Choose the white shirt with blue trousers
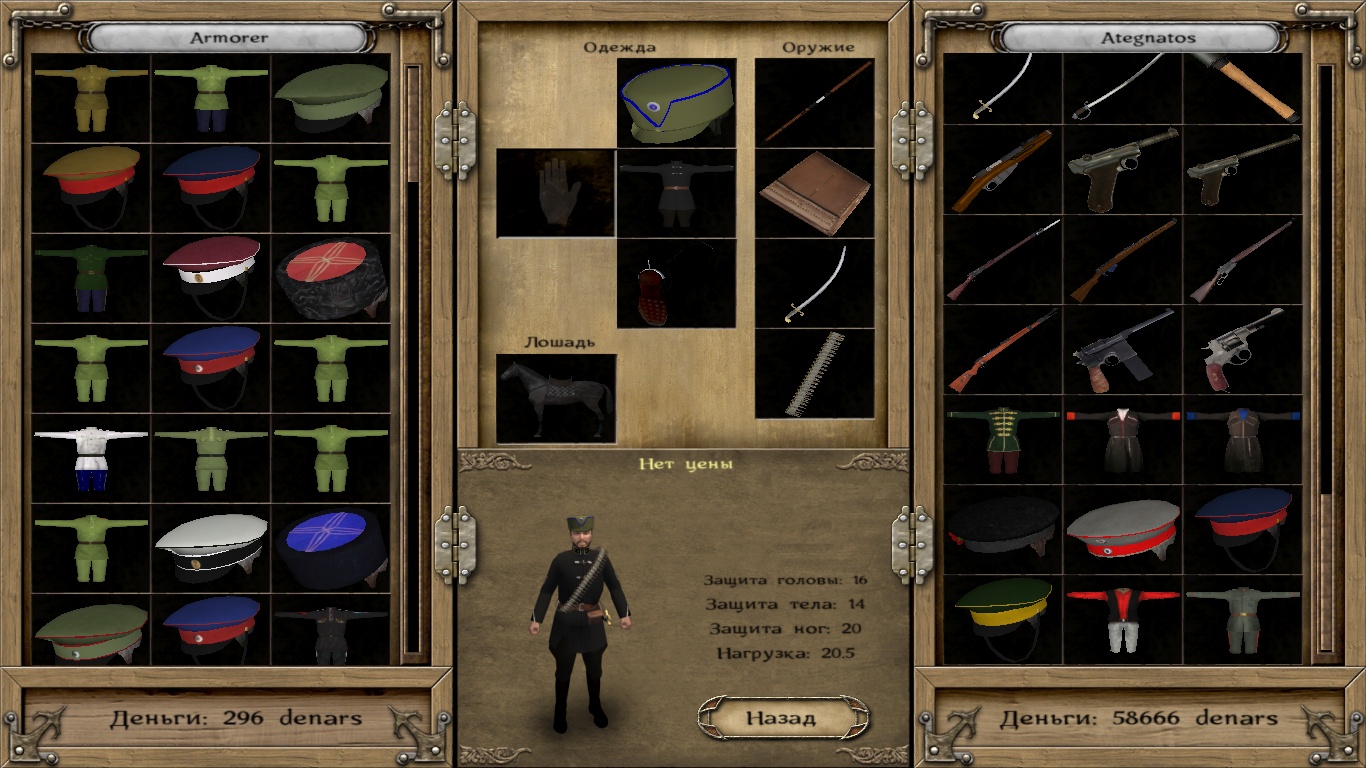 tap(91, 457)
